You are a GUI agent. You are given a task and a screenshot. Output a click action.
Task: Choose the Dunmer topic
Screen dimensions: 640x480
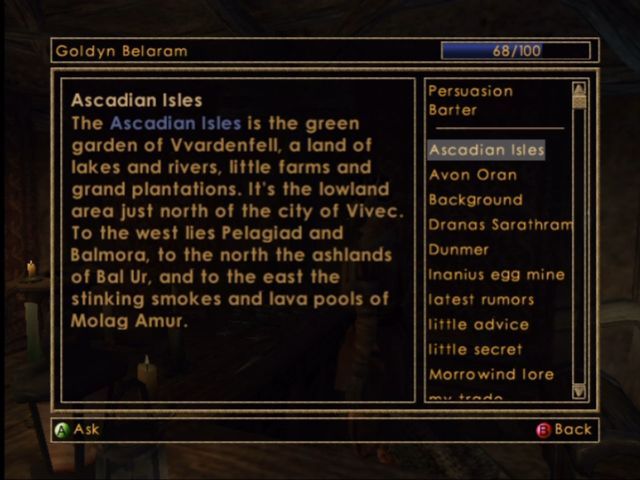(459, 250)
